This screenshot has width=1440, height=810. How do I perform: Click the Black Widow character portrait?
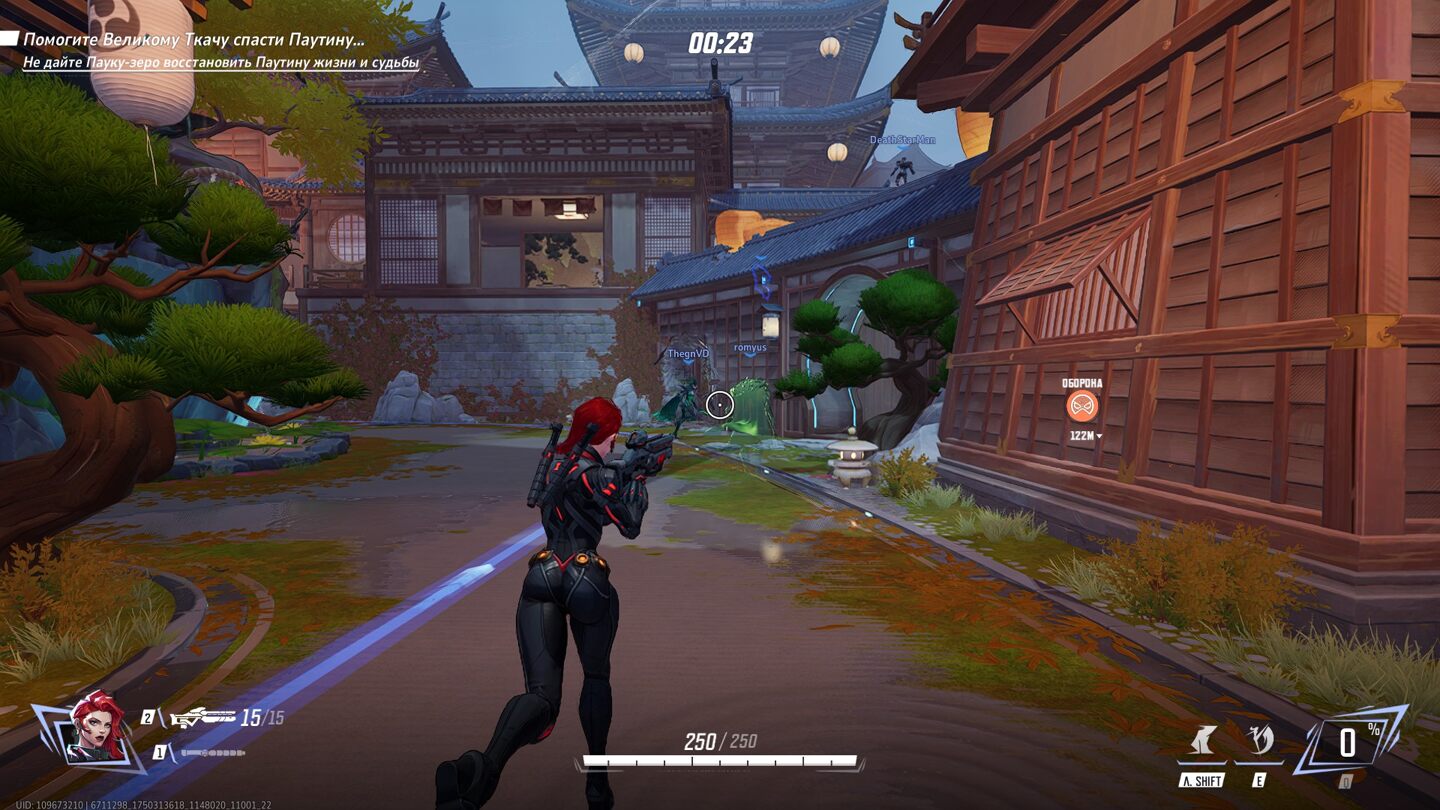(95, 727)
